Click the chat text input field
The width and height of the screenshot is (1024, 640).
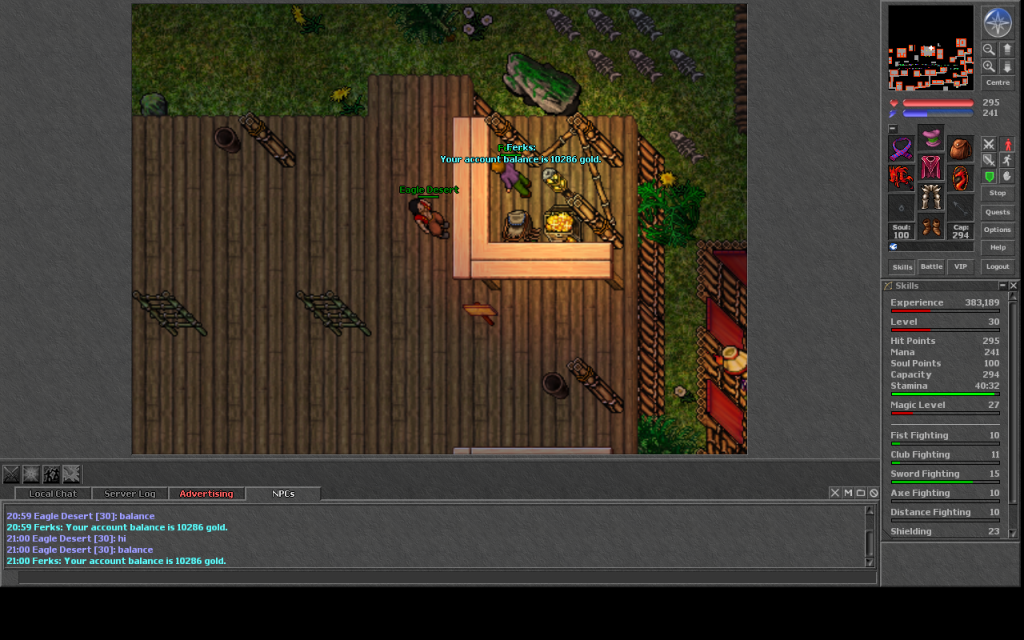(440, 577)
